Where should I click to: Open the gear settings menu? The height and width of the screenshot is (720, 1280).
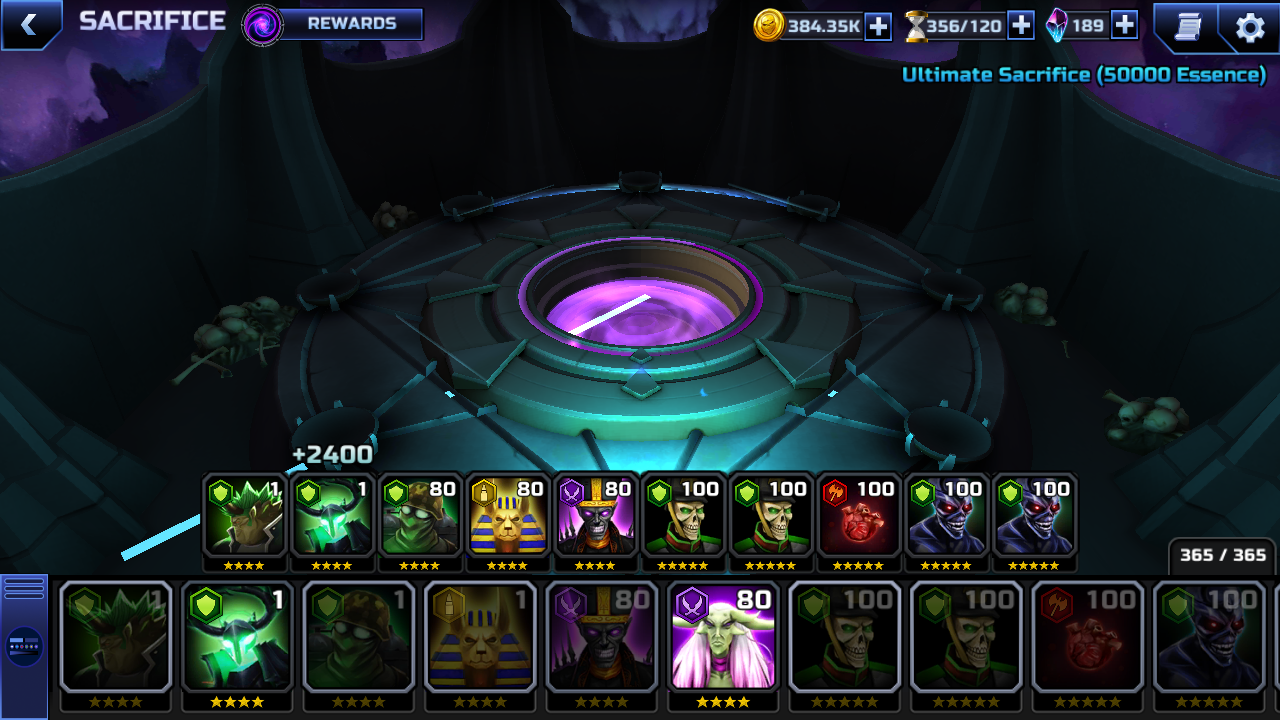pyautogui.click(x=1250, y=27)
